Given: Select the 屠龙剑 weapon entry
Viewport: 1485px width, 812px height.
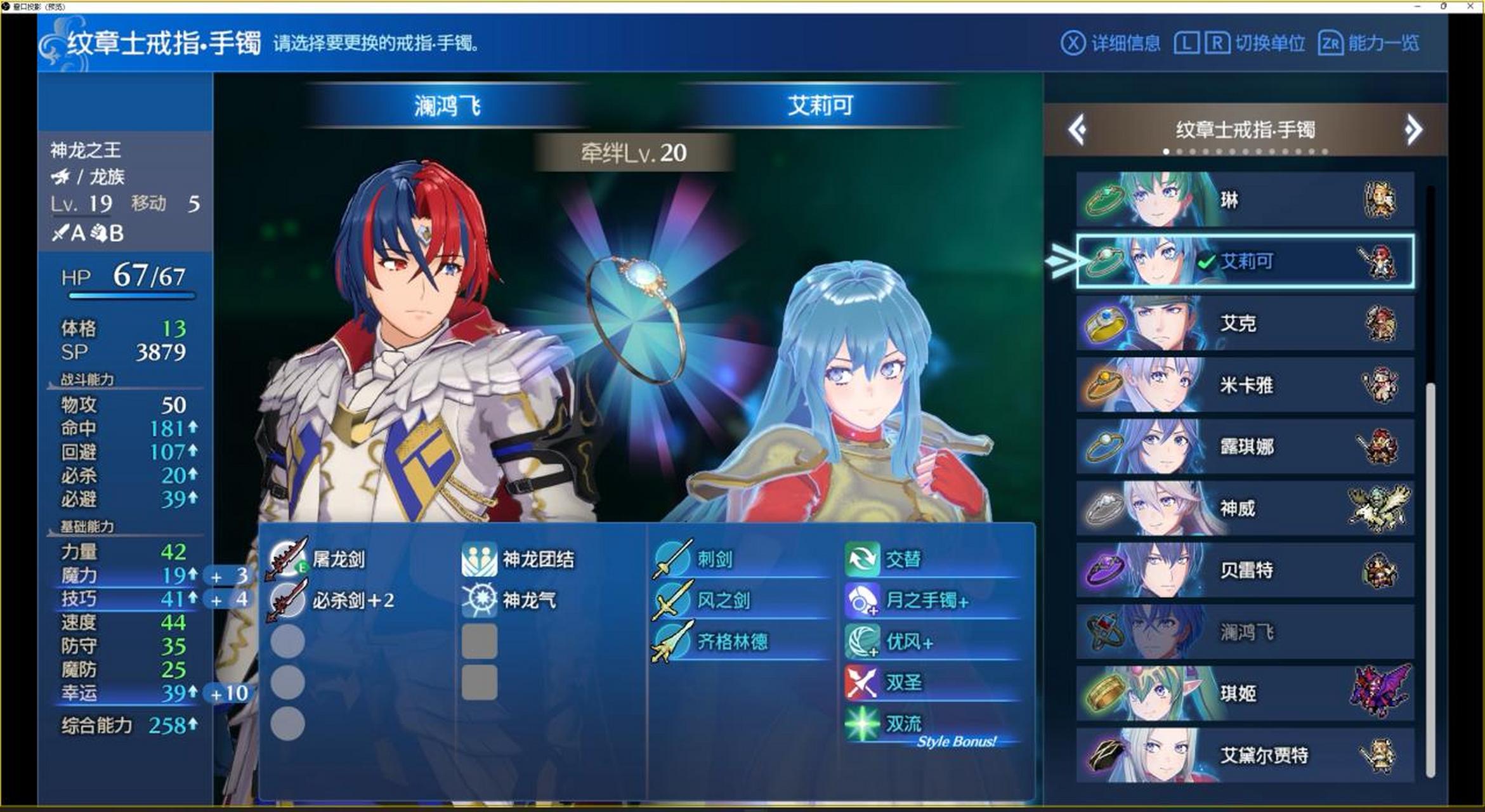Looking at the screenshot, I should pyautogui.click(x=338, y=559).
